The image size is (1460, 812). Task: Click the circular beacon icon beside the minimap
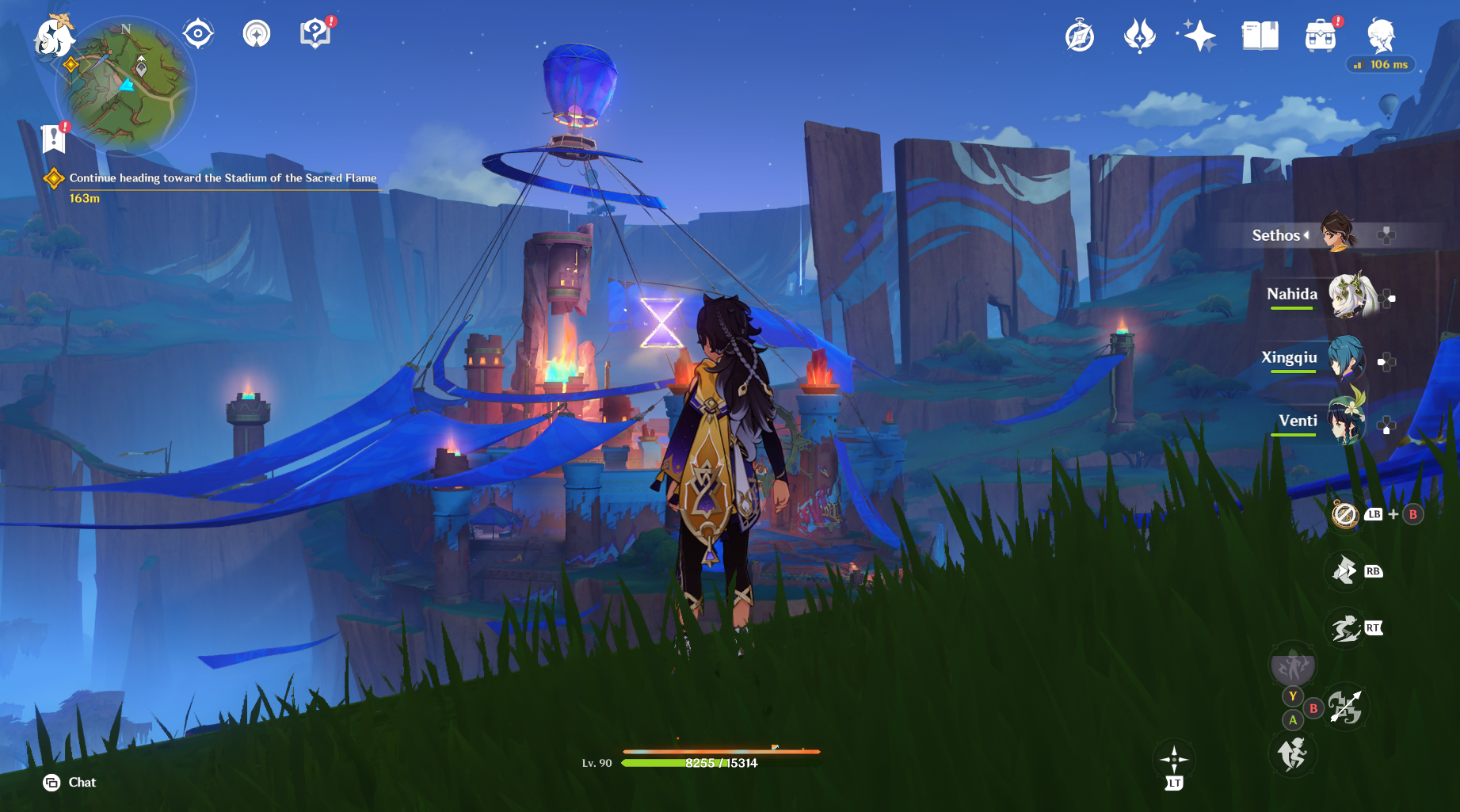tap(257, 33)
